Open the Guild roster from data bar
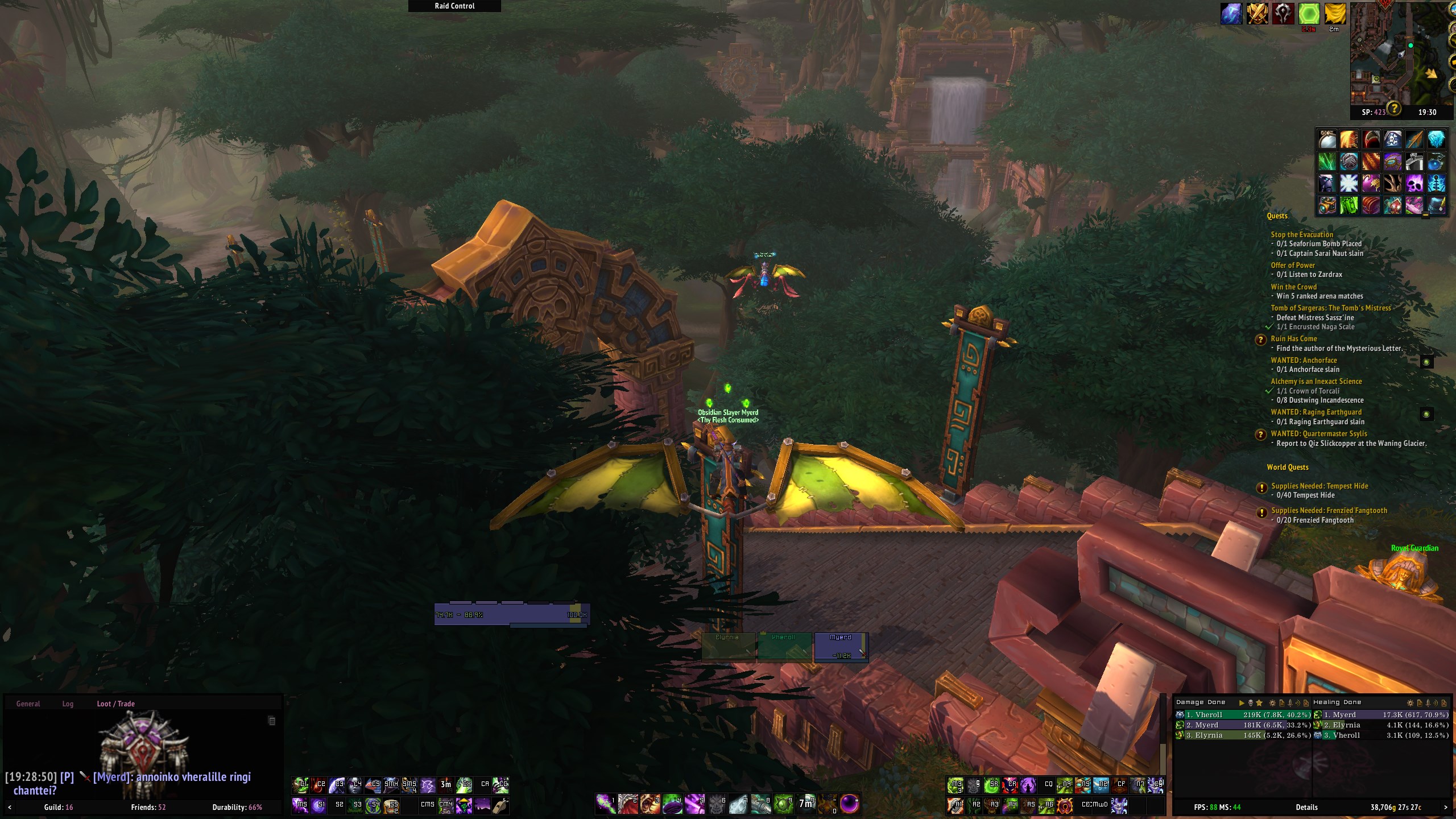1456x819 pixels. click(58, 807)
